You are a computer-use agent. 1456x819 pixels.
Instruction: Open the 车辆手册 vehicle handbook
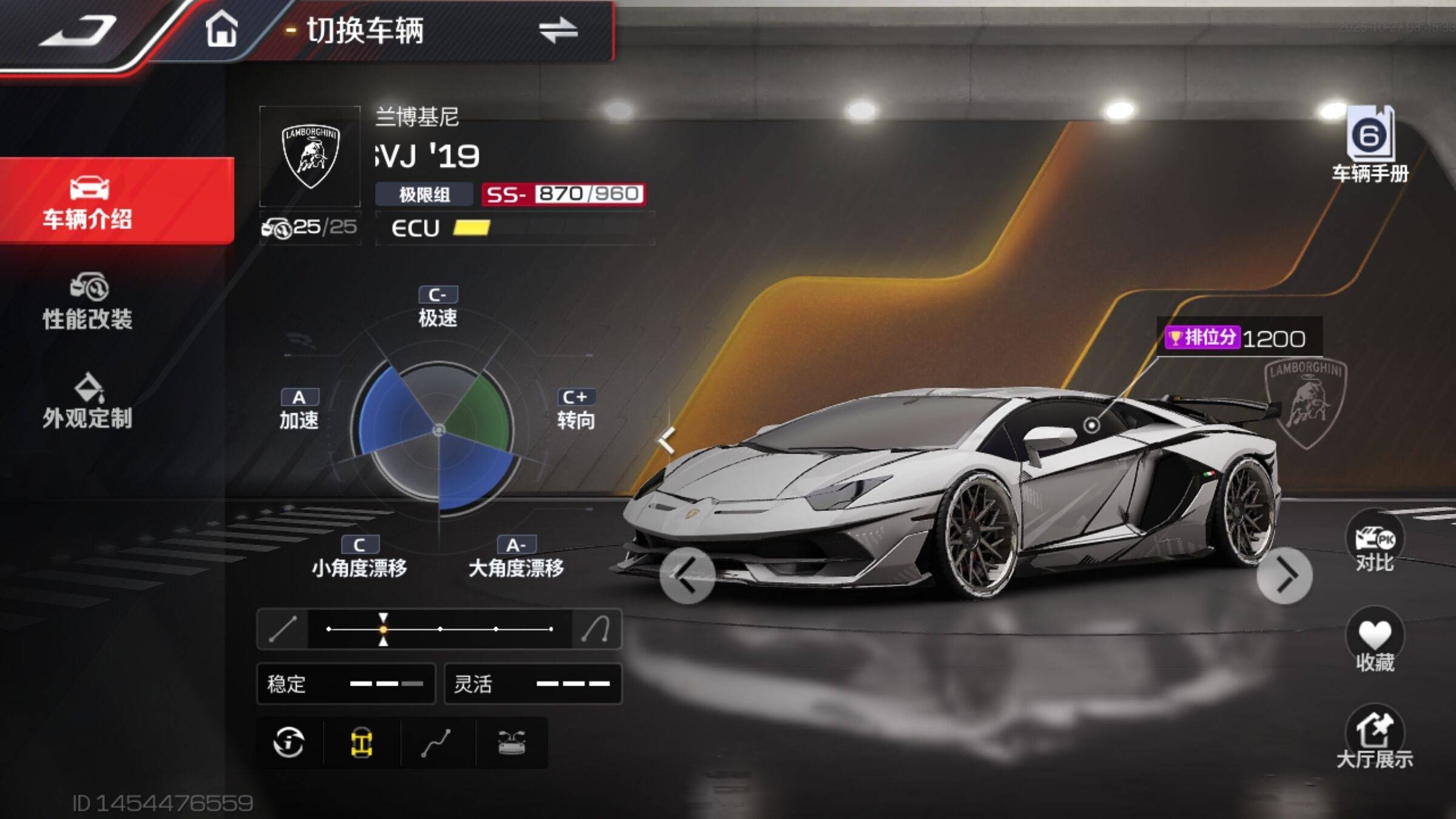(x=1370, y=146)
